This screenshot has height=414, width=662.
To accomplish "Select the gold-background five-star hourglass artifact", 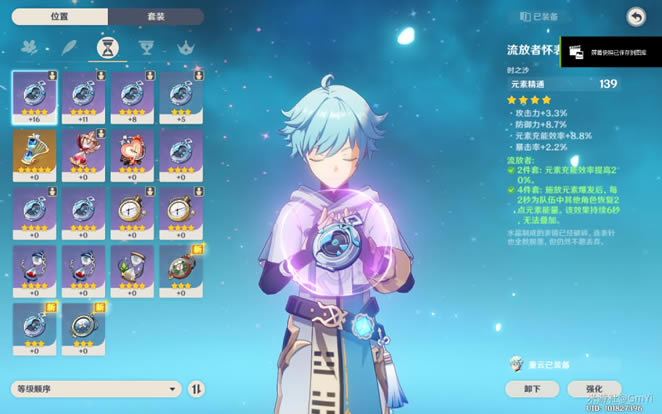I will [35, 154].
